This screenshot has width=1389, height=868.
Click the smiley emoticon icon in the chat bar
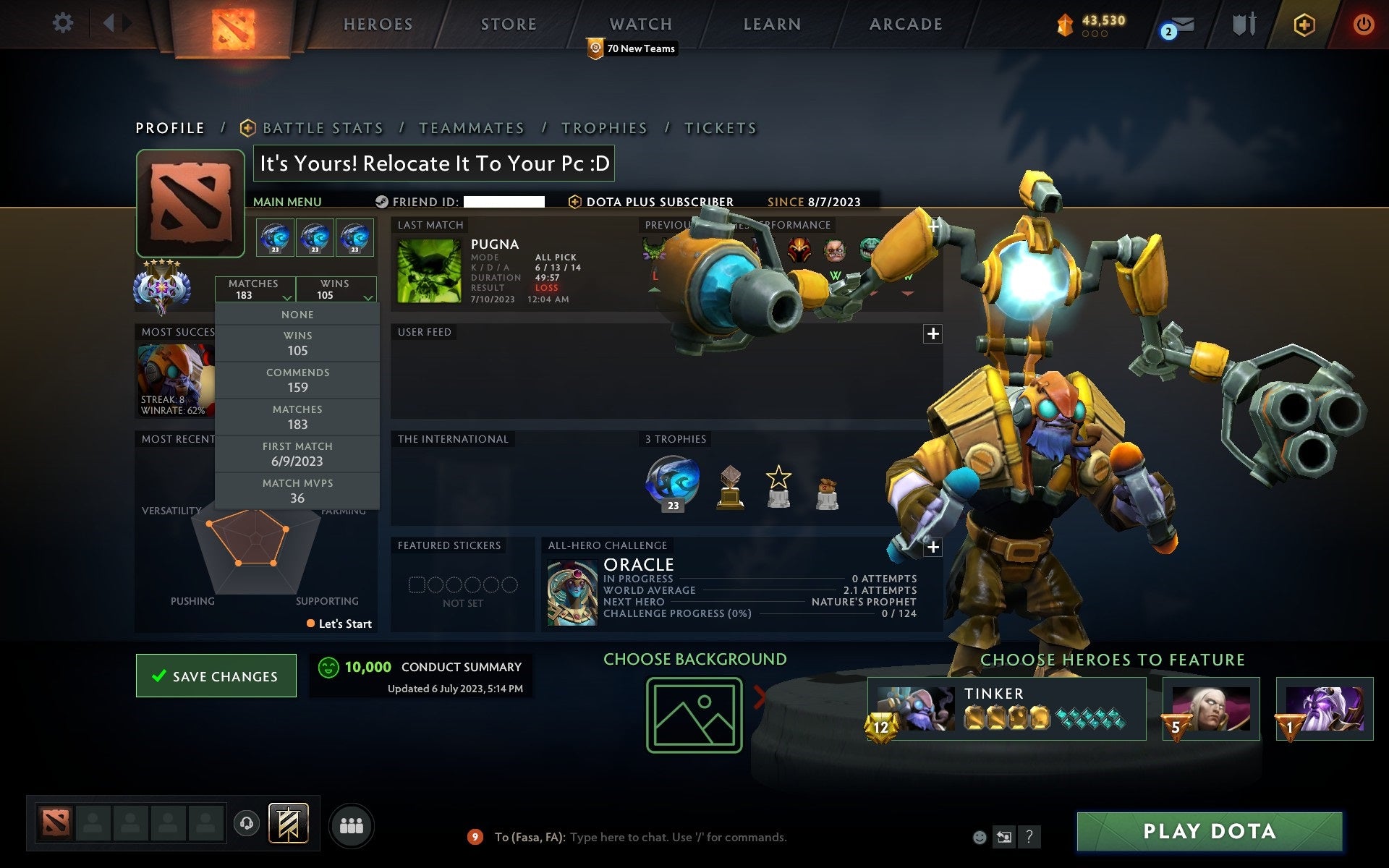click(980, 838)
